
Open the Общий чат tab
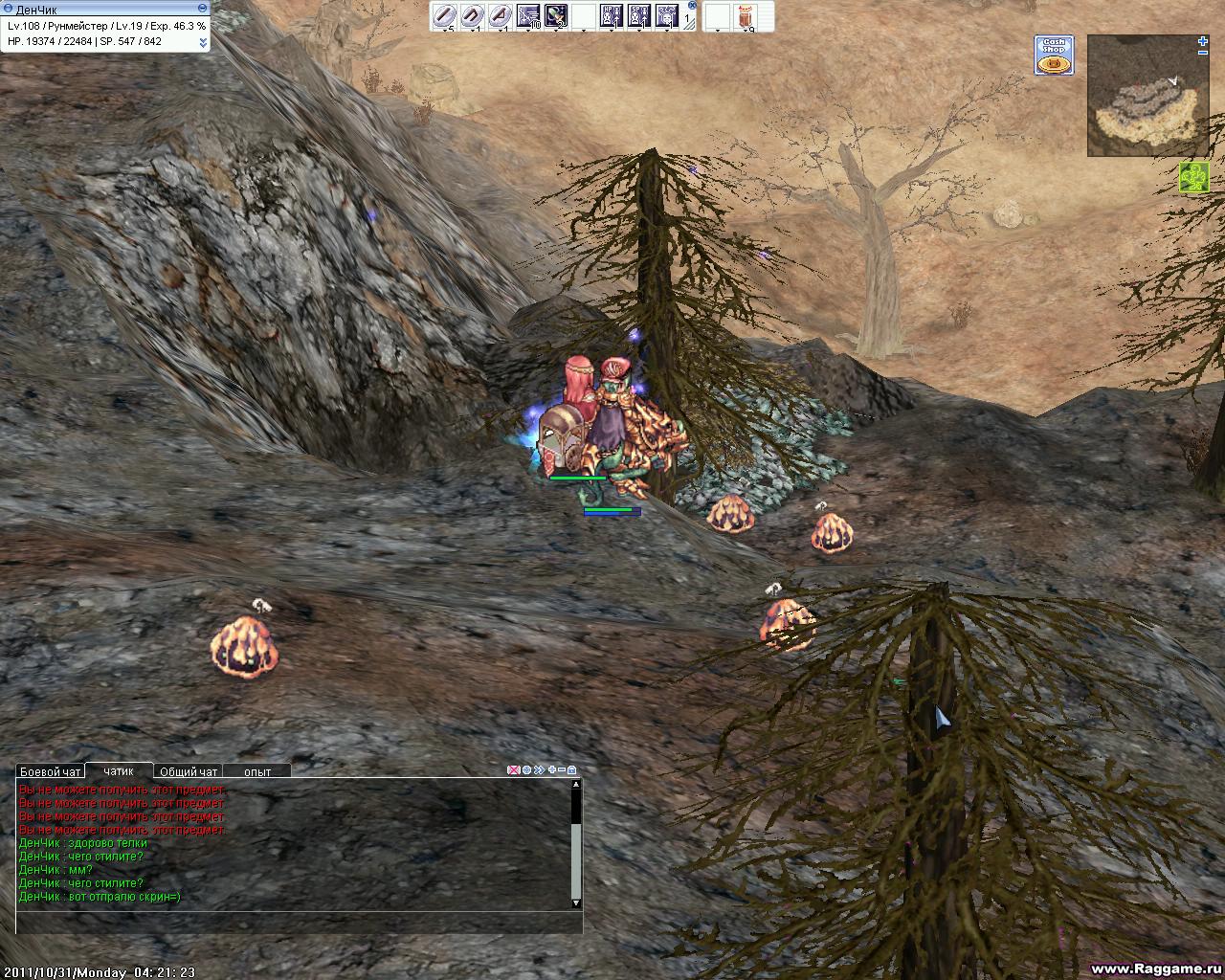click(x=189, y=771)
